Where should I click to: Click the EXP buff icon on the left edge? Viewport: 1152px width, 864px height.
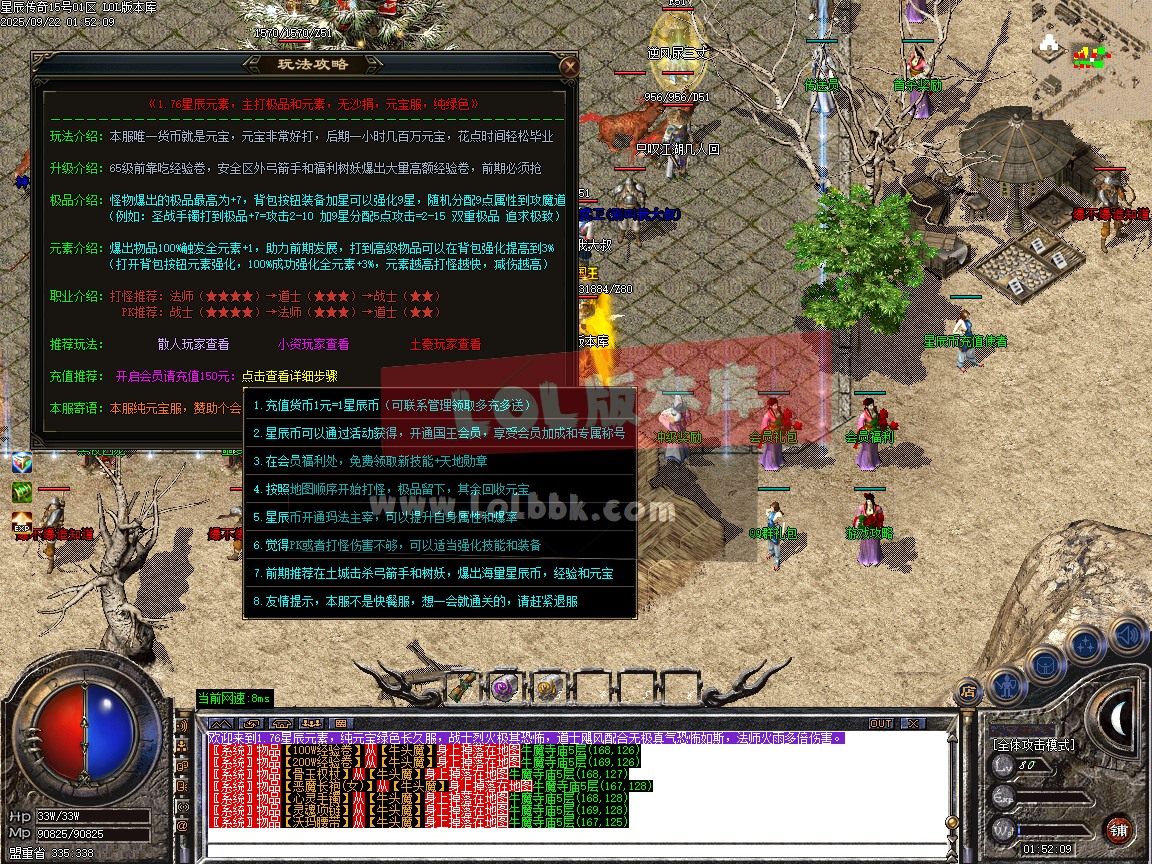point(22,521)
